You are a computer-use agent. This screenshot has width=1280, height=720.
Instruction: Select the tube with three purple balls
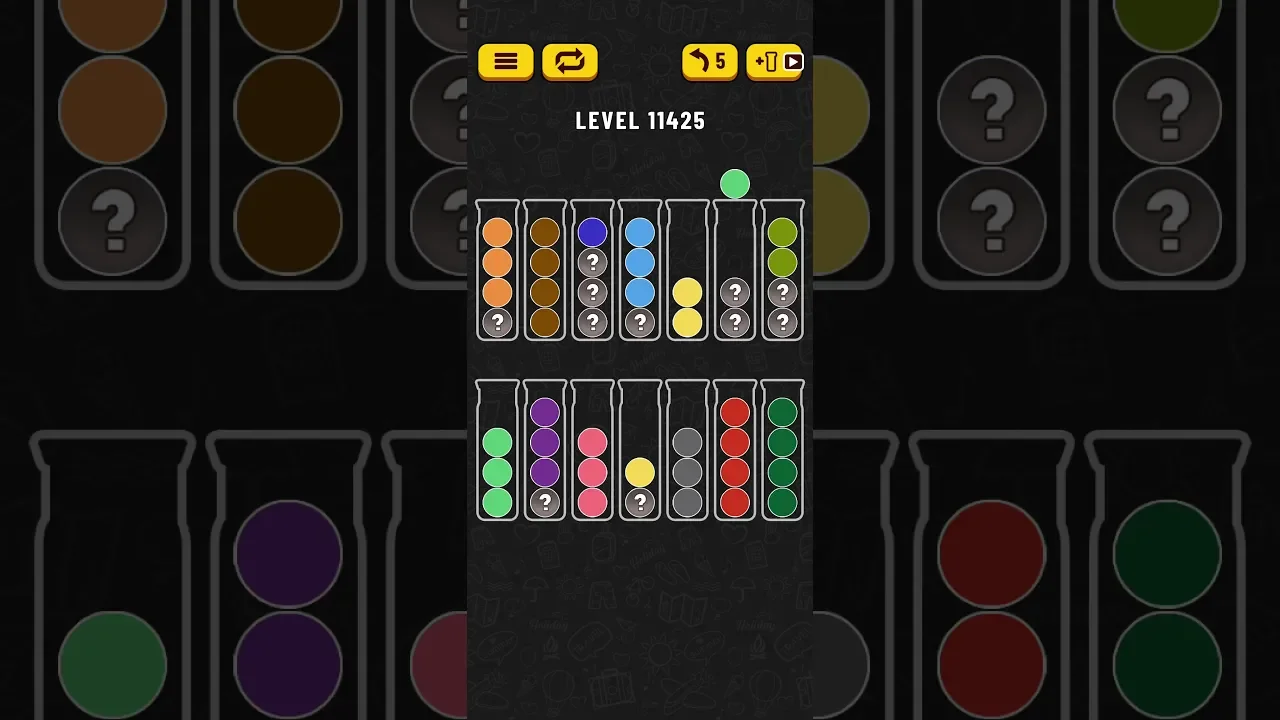coord(545,452)
